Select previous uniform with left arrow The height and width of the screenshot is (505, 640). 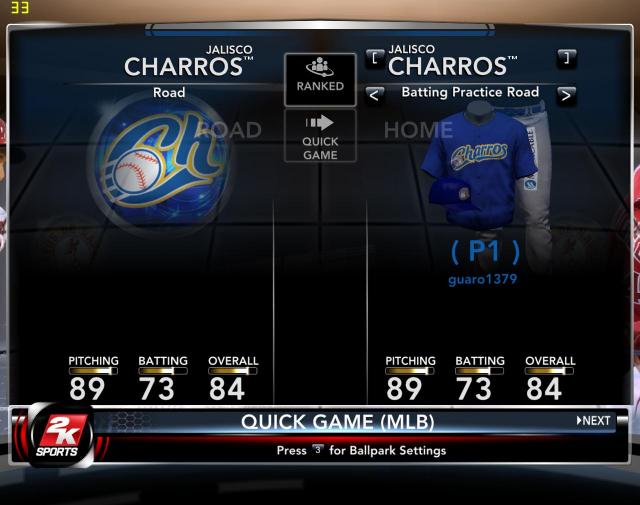click(x=375, y=95)
